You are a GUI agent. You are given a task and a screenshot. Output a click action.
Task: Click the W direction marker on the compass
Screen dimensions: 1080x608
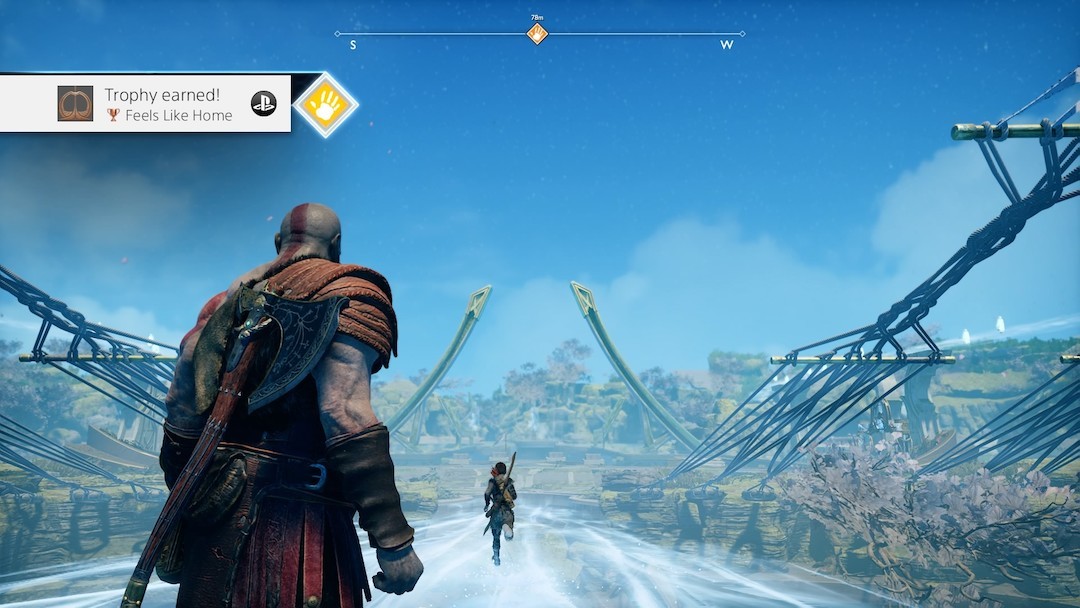point(726,45)
